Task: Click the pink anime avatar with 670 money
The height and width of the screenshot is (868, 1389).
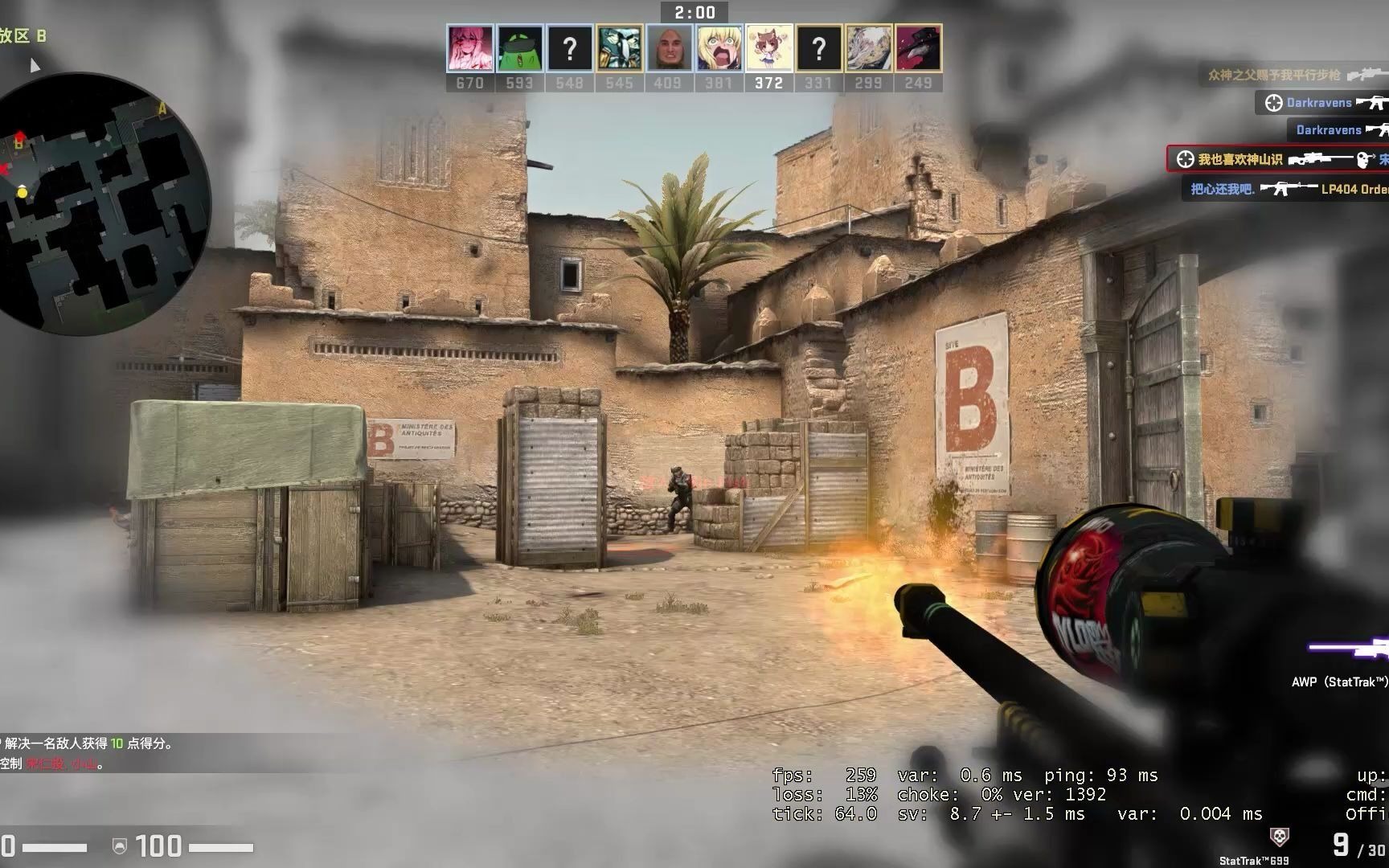Action: coord(469,48)
